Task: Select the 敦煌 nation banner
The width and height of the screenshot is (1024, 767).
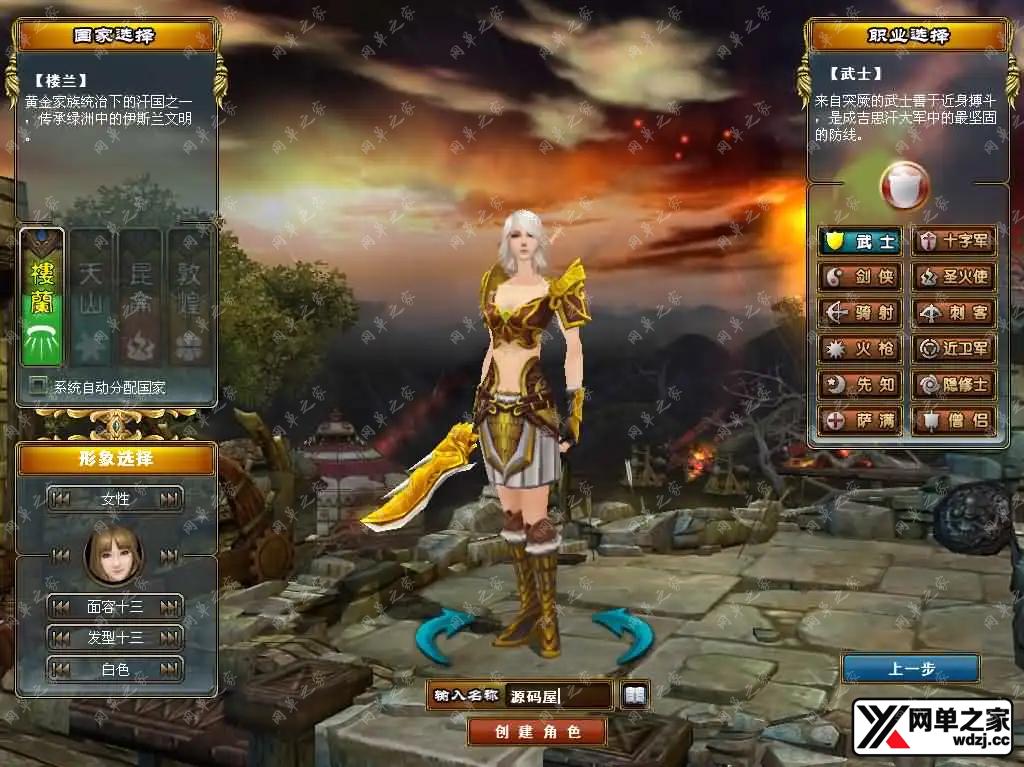Action: pyautogui.click(x=188, y=297)
